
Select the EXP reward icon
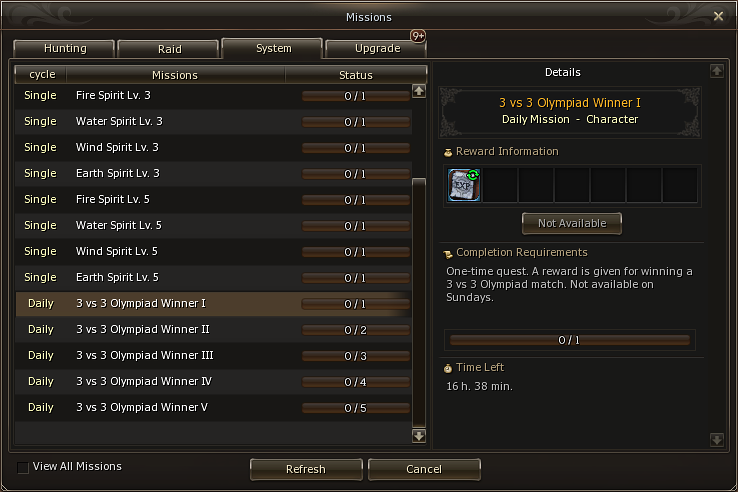point(464,186)
